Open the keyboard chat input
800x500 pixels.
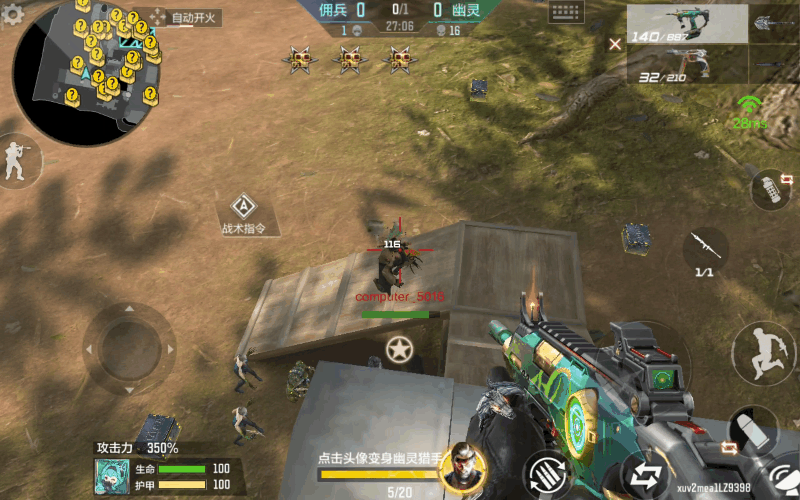pos(567,13)
